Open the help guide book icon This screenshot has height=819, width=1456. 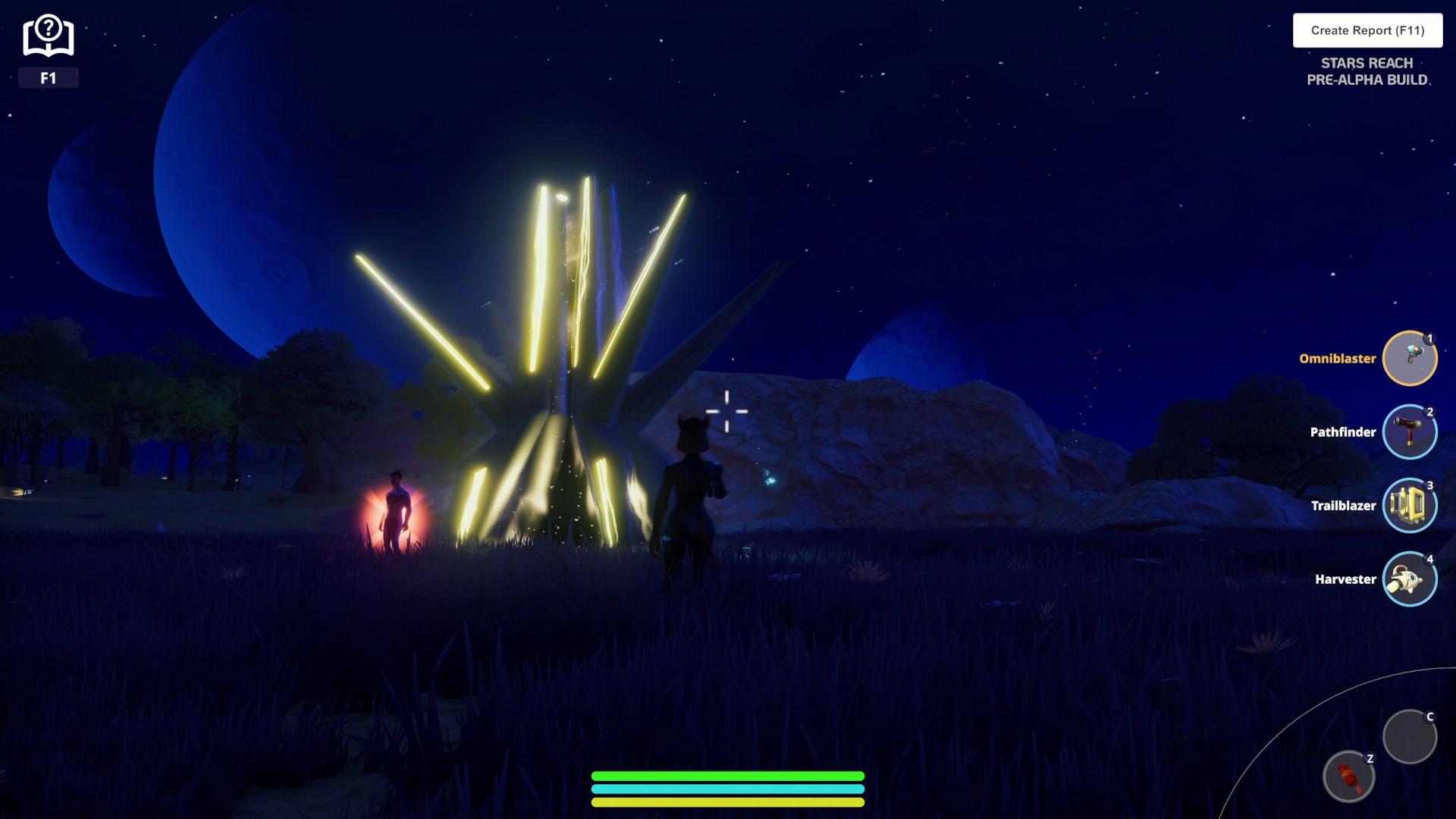click(x=48, y=36)
